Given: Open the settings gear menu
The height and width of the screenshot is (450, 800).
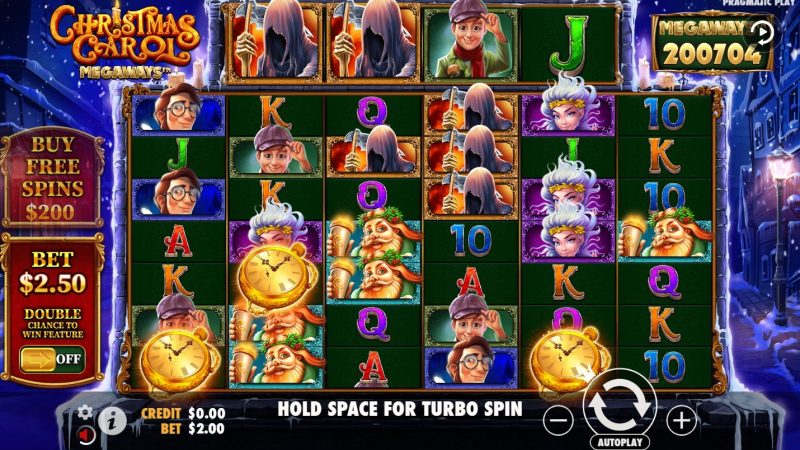Looking at the screenshot, I should [x=85, y=412].
